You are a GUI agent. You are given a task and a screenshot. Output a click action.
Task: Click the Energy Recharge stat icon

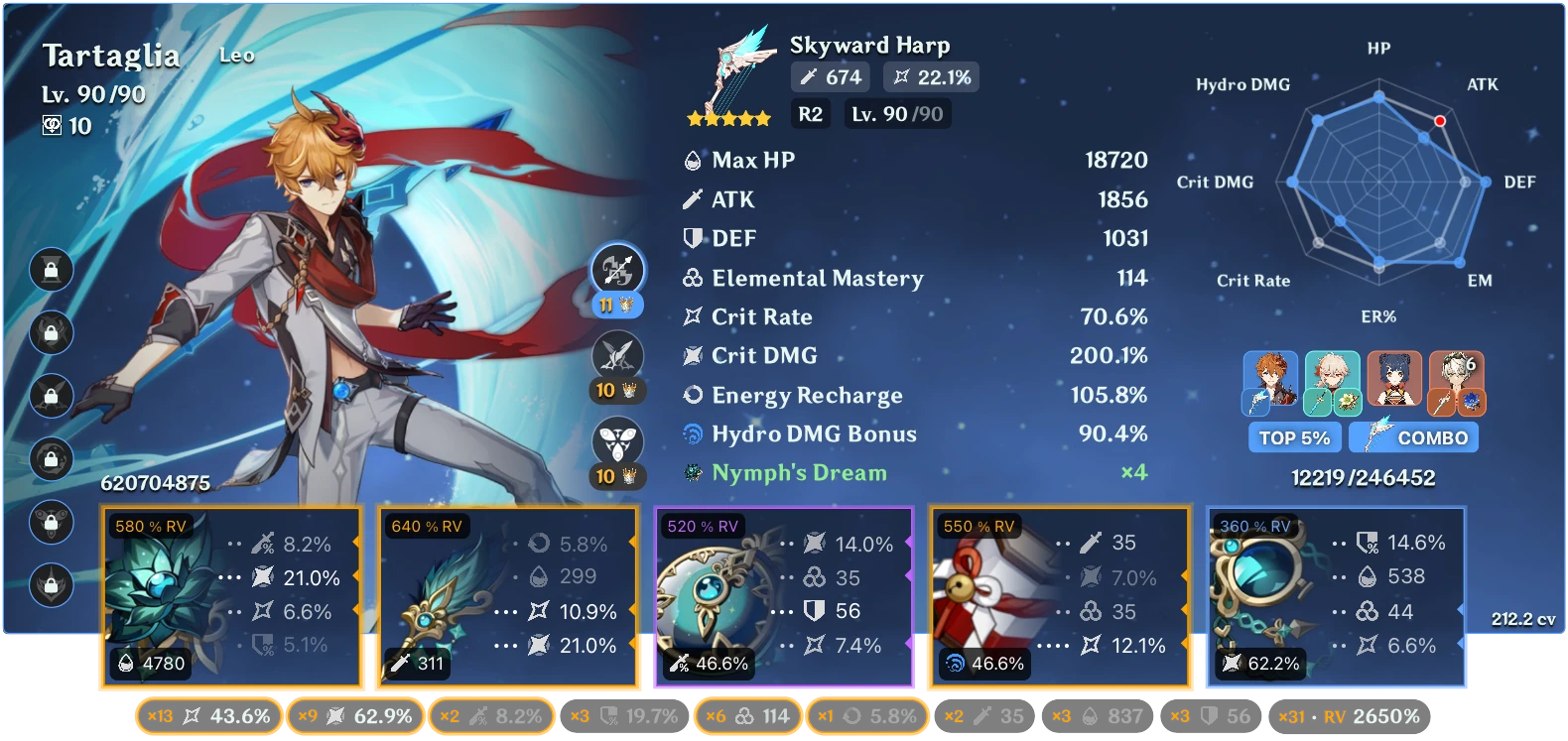[x=694, y=395]
